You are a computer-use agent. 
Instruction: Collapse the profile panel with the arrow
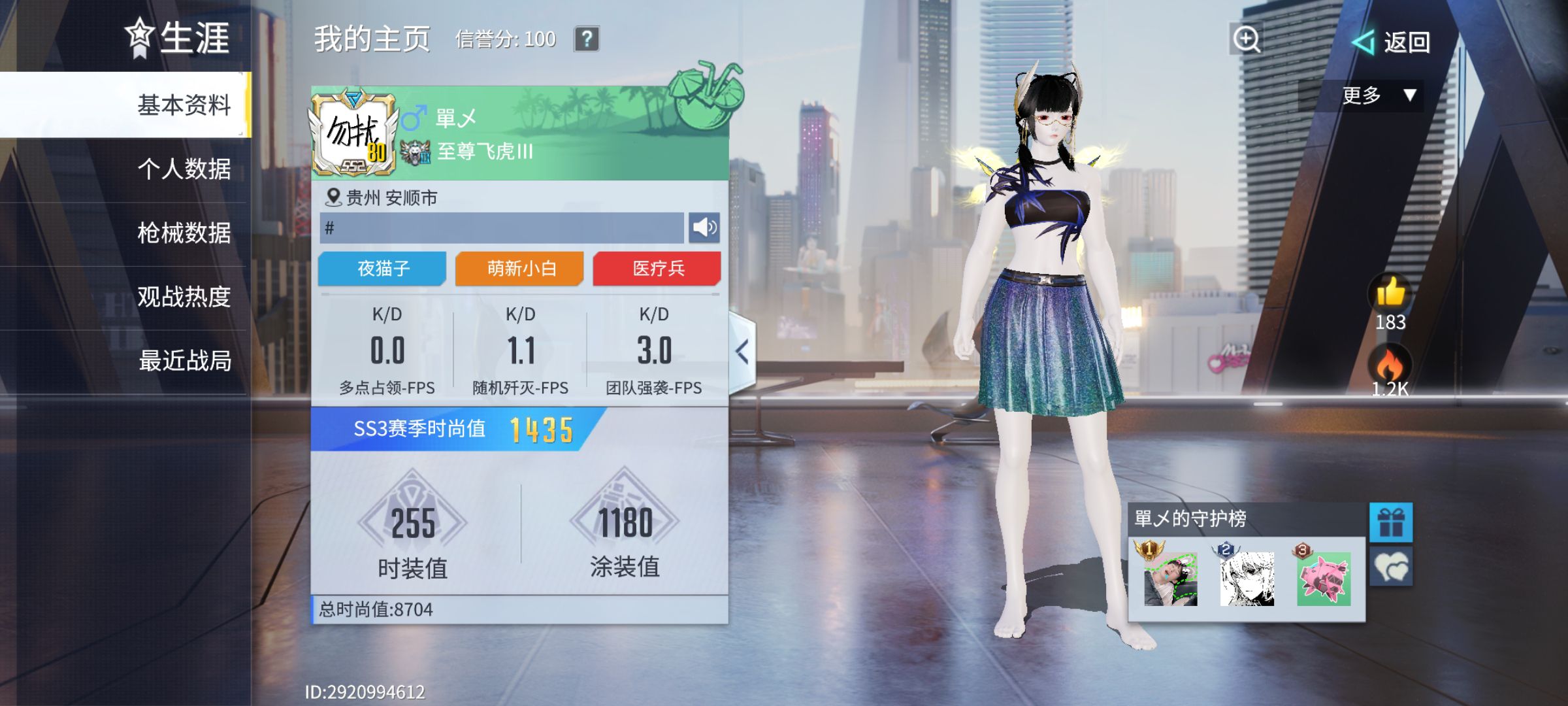(x=742, y=352)
